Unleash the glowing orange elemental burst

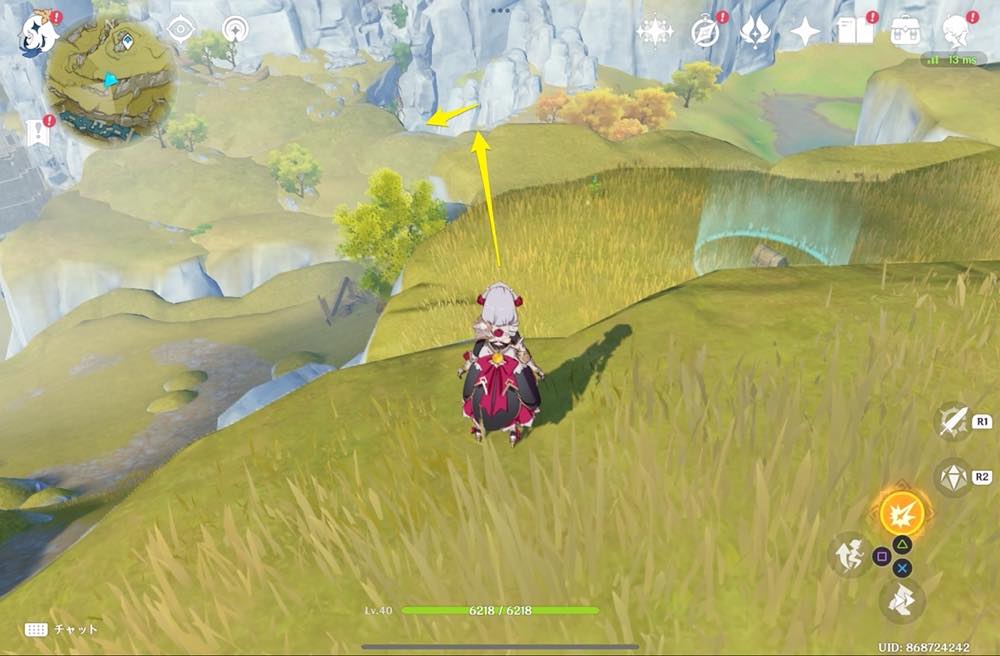click(900, 514)
